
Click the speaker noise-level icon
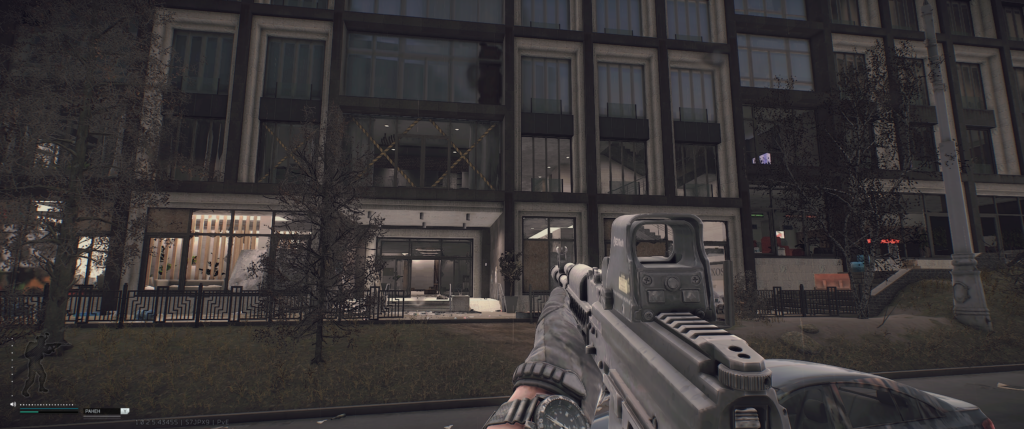[12, 406]
